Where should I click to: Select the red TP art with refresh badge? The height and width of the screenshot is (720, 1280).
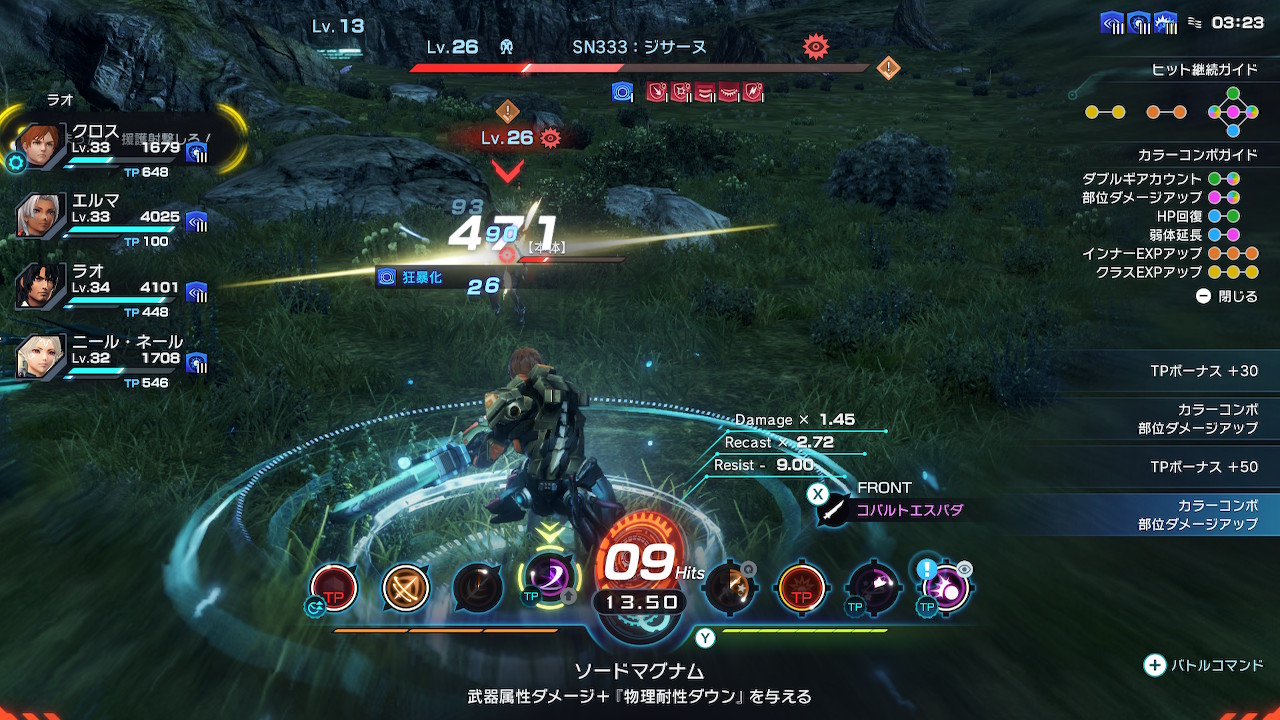333,588
